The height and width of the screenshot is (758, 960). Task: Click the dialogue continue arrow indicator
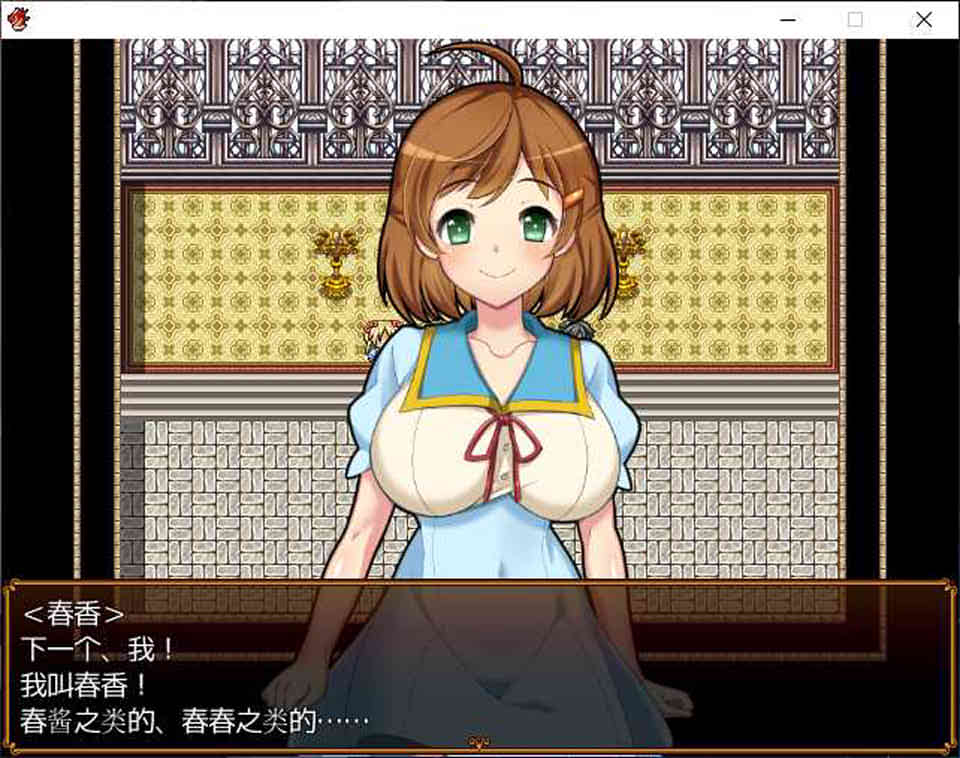[479, 742]
